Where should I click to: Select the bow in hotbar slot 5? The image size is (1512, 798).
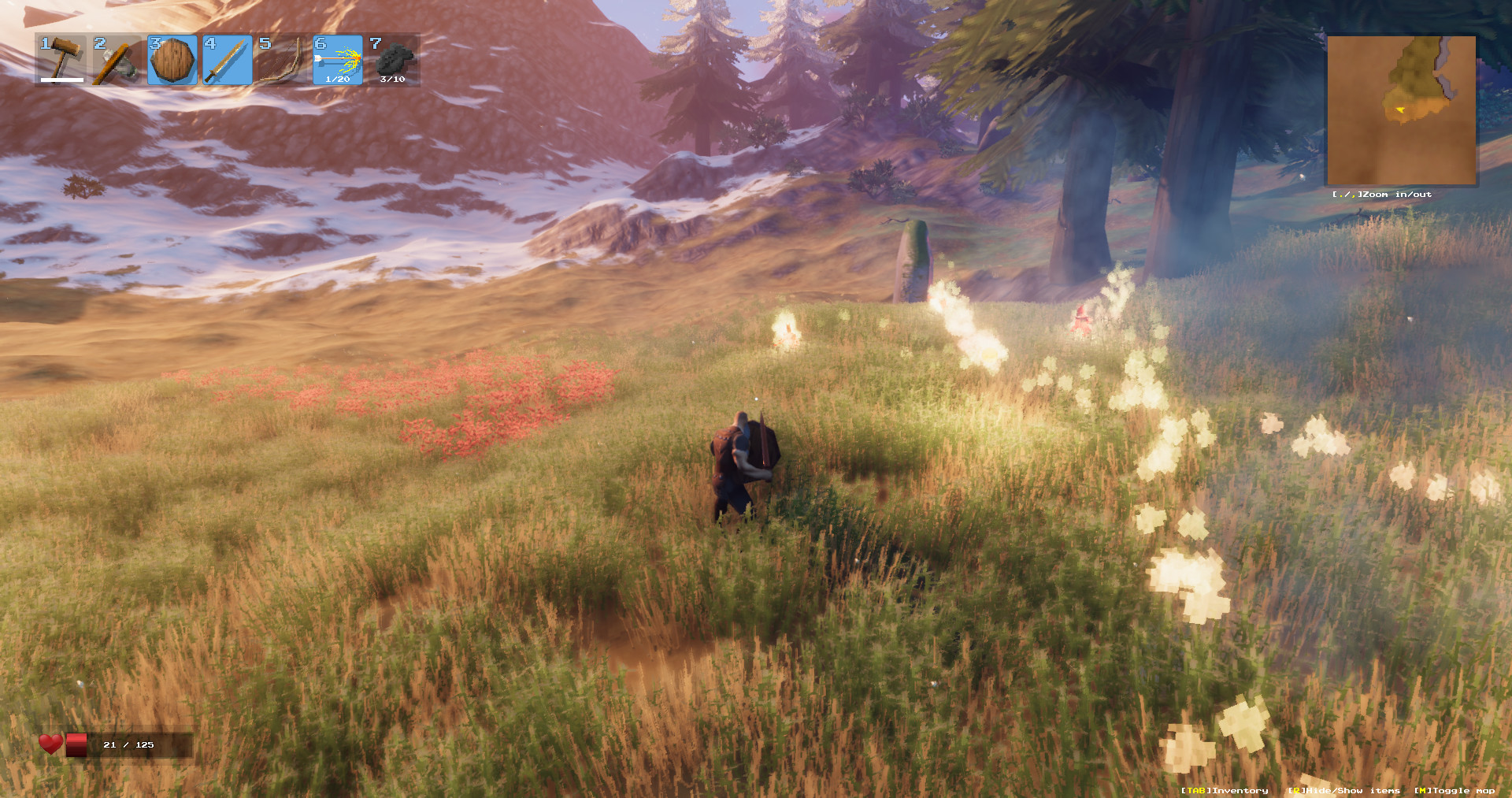[282, 58]
